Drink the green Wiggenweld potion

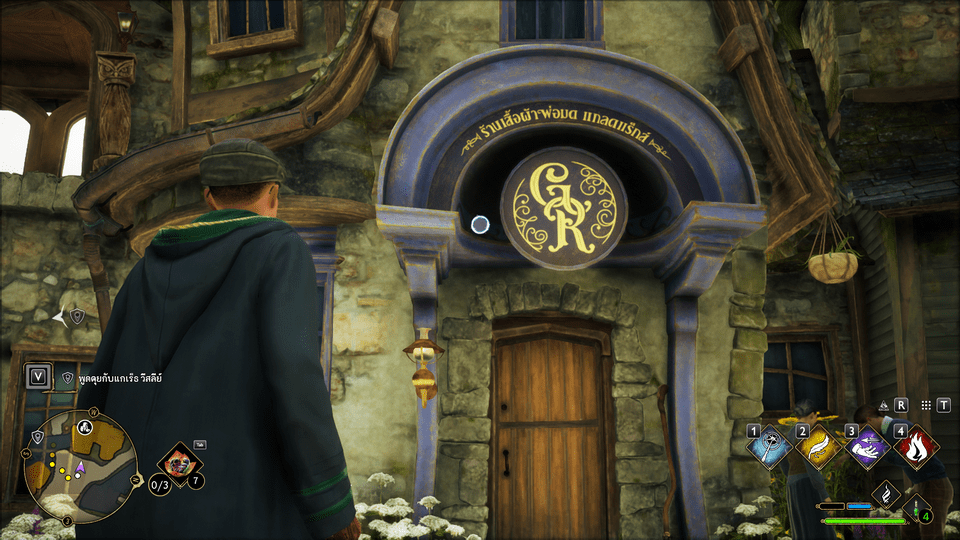[918, 508]
